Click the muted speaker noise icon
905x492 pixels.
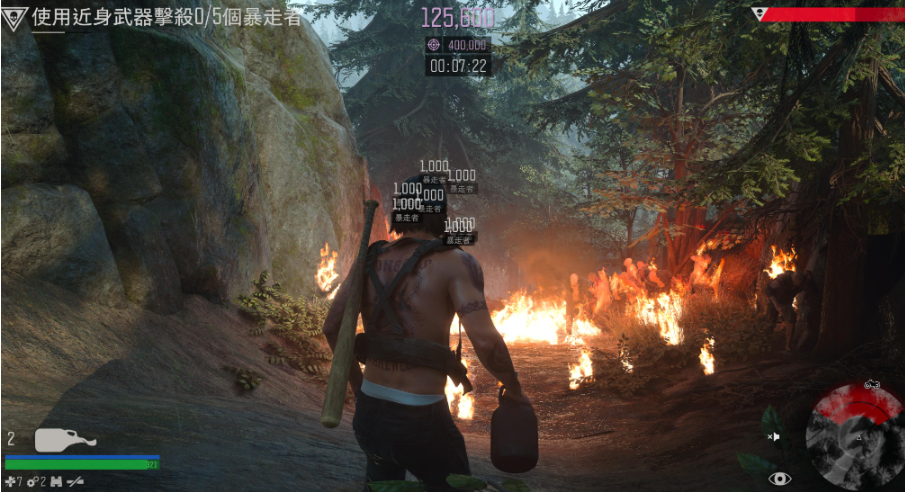click(773, 437)
